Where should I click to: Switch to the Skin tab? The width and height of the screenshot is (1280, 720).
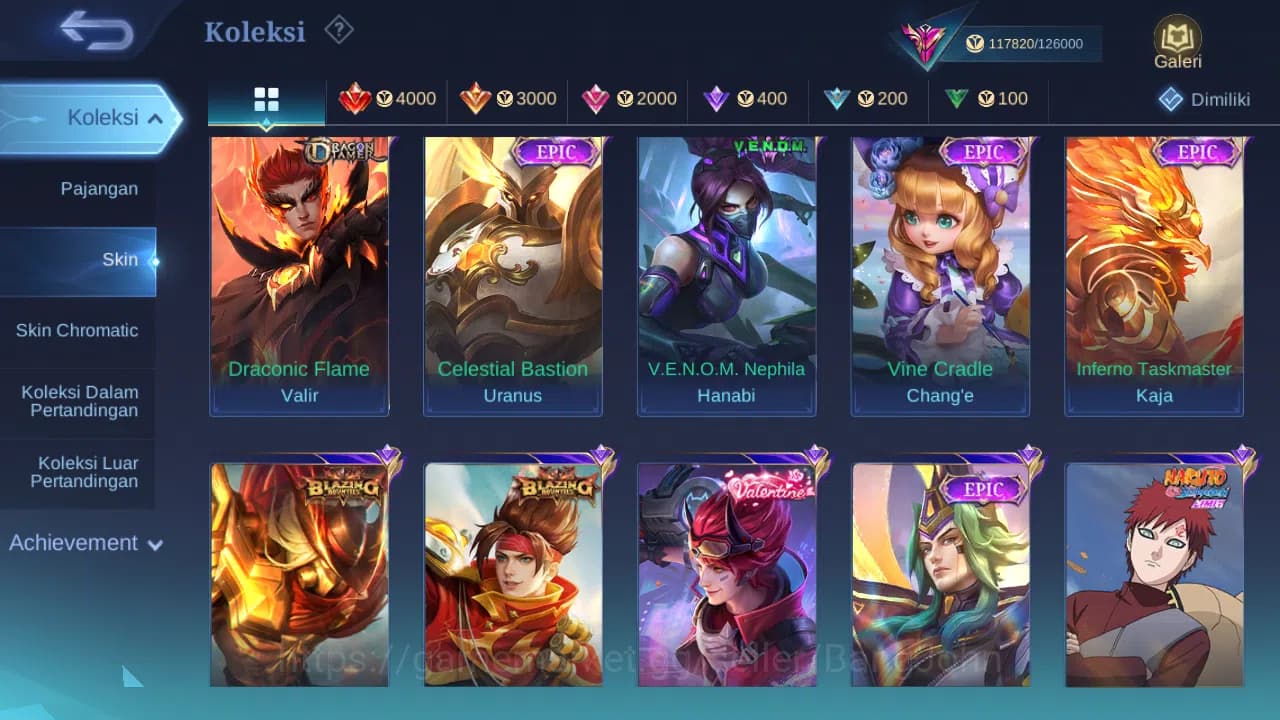(x=120, y=259)
